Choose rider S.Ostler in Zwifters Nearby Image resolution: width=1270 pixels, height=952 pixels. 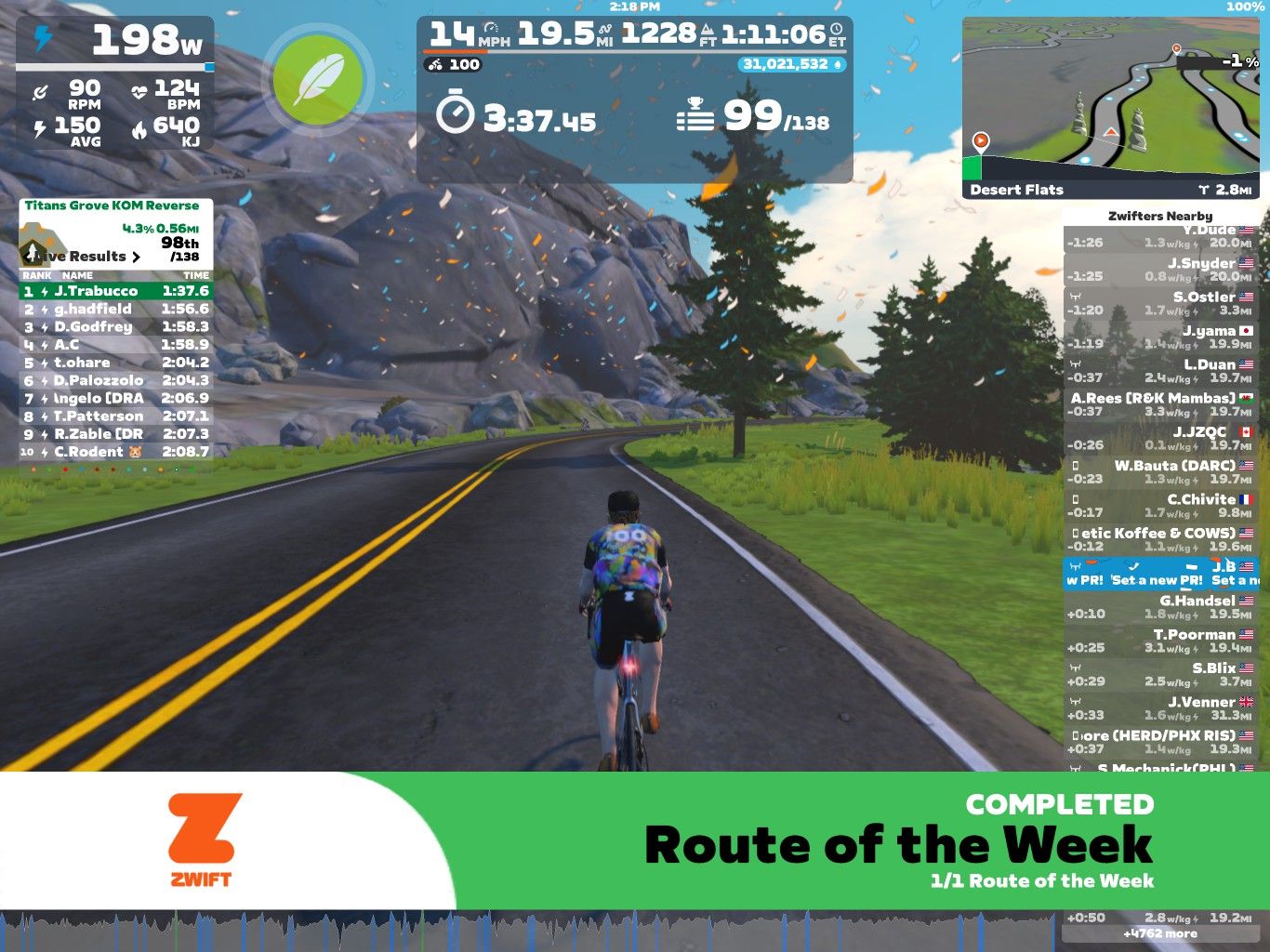click(x=1159, y=303)
